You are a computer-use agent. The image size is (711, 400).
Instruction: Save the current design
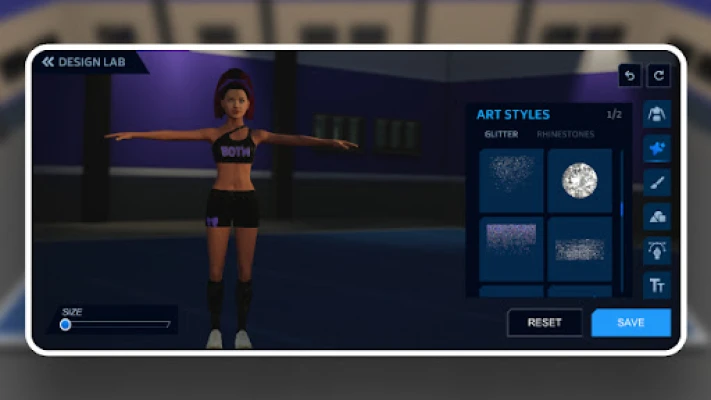(x=631, y=322)
